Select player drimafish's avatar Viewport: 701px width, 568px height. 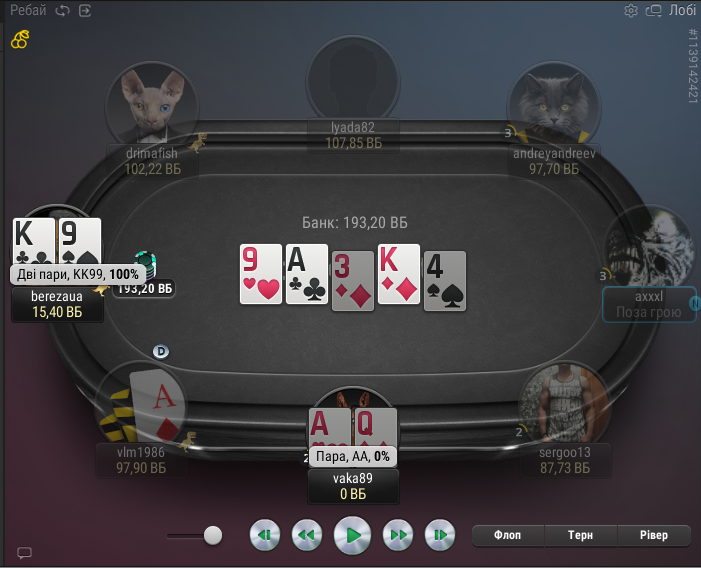[x=152, y=103]
